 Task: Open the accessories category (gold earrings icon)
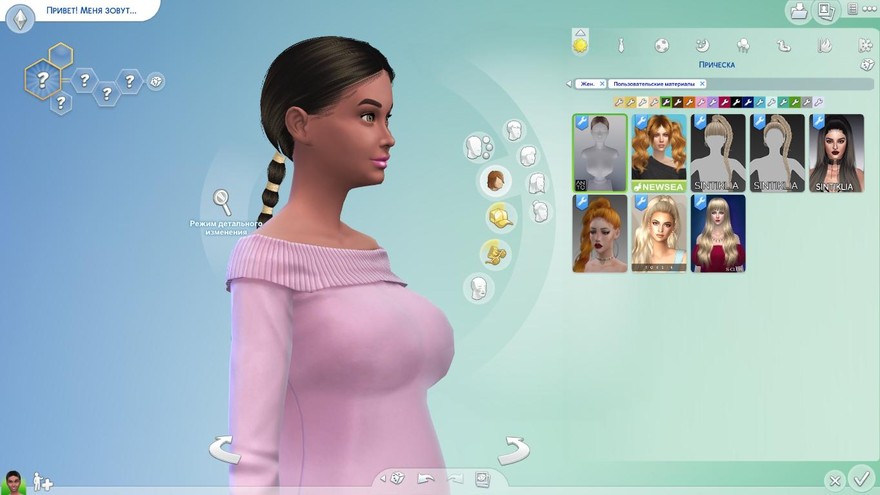[493, 253]
